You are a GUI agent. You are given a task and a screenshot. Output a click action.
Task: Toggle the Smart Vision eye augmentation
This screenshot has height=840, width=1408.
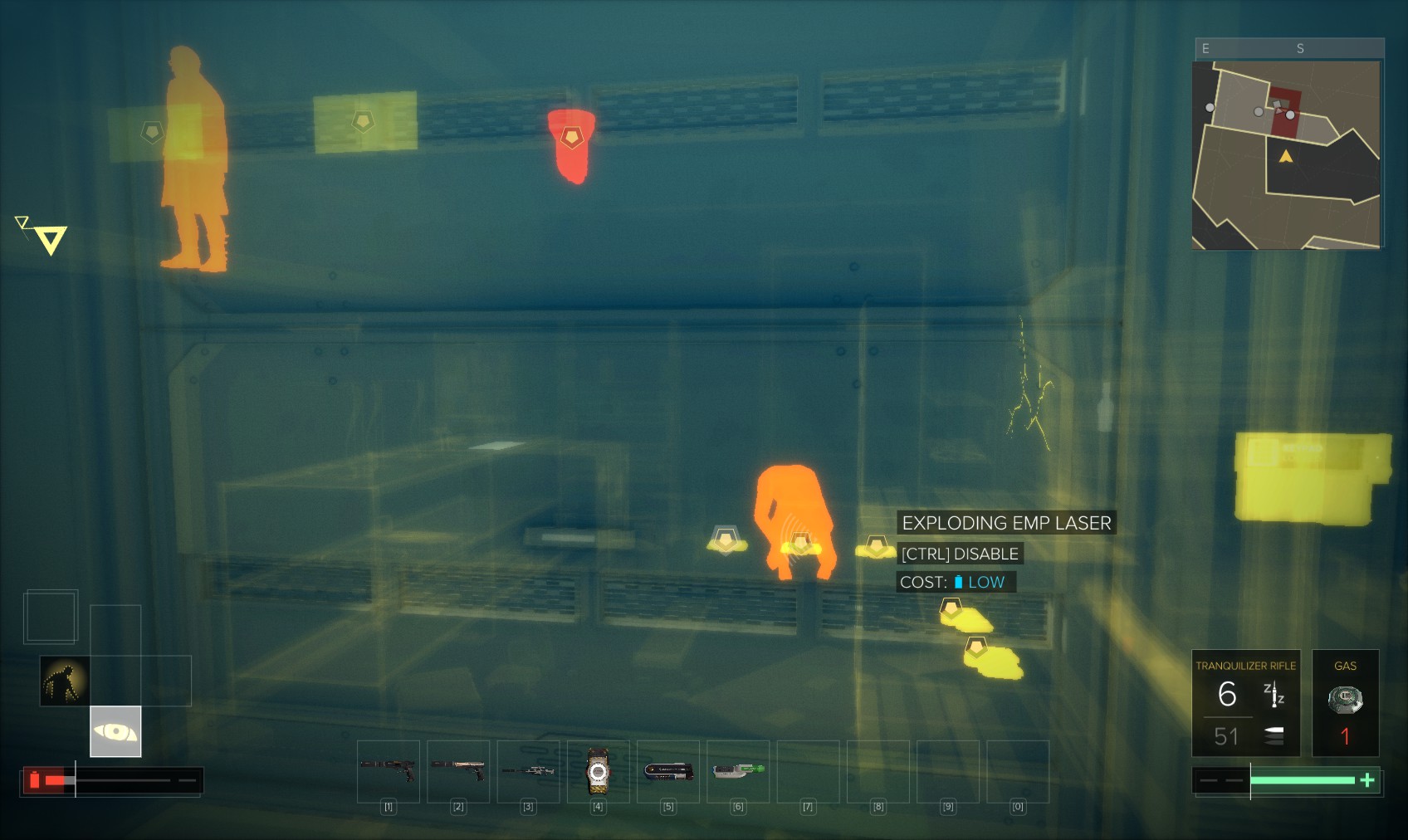115,731
